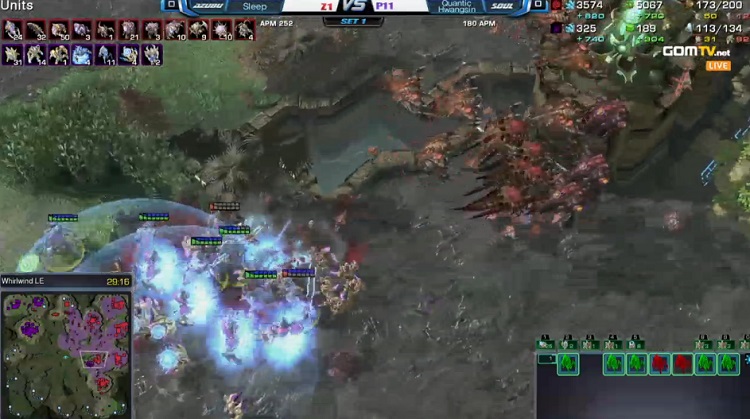The height and width of the screenshot is (419, 750).
Task: Select the Protoss unit icon with count 31
Action: [13, 55]
